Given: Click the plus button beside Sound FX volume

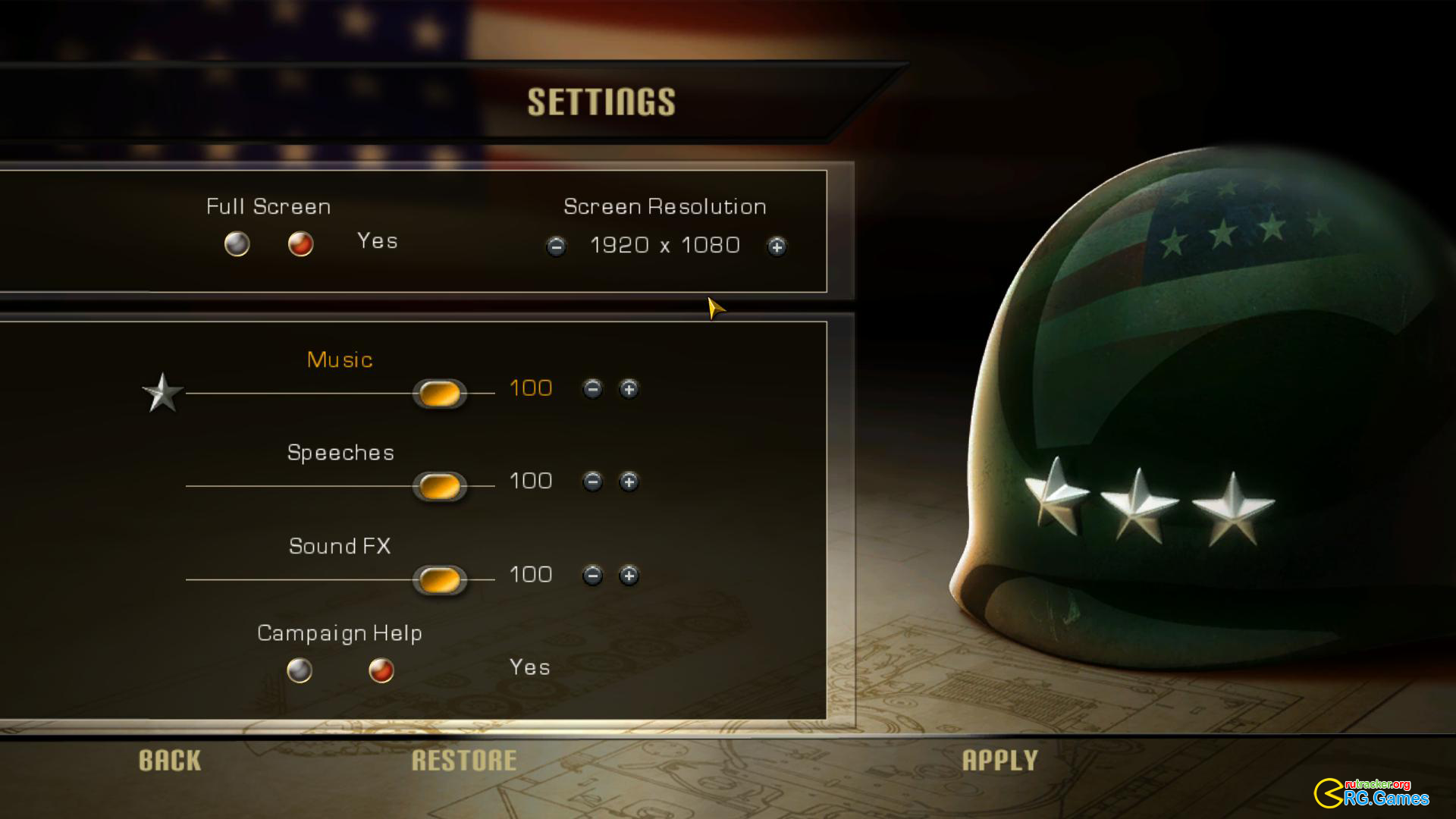Looking at the screenshot, I should point(629,576).
